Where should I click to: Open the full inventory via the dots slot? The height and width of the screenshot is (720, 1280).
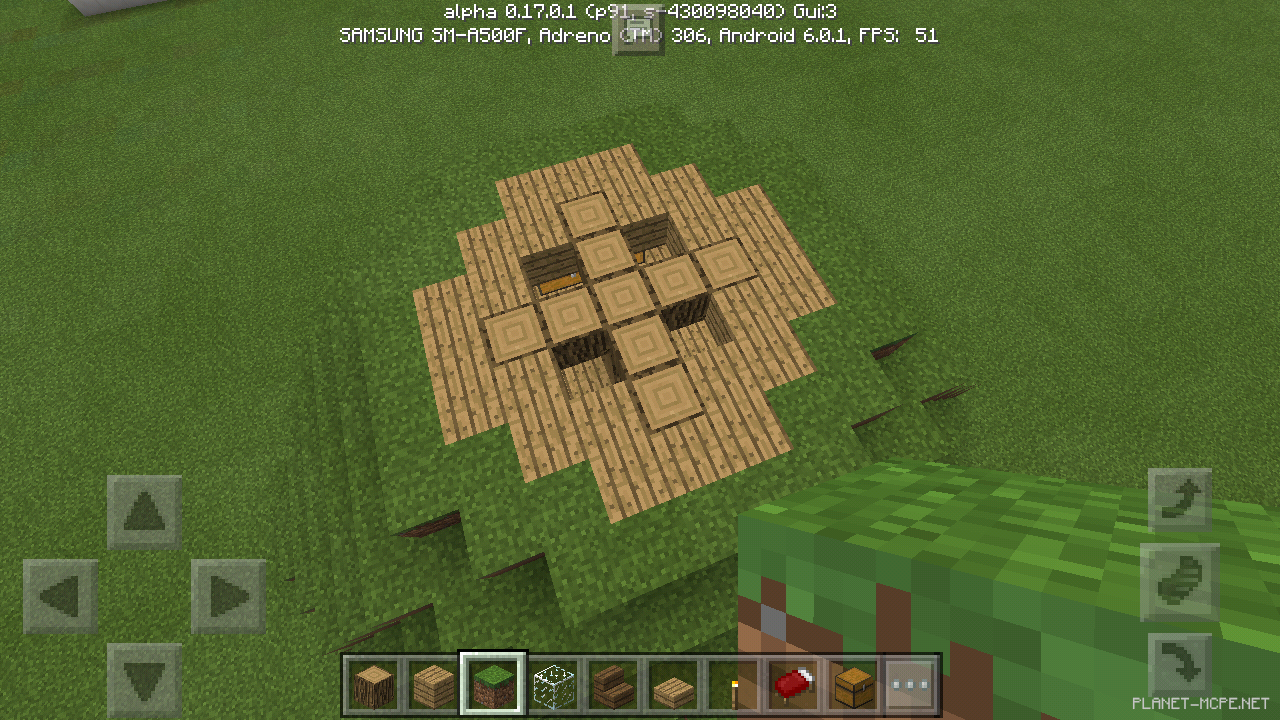pyautogui.click(x=911, y=685)
